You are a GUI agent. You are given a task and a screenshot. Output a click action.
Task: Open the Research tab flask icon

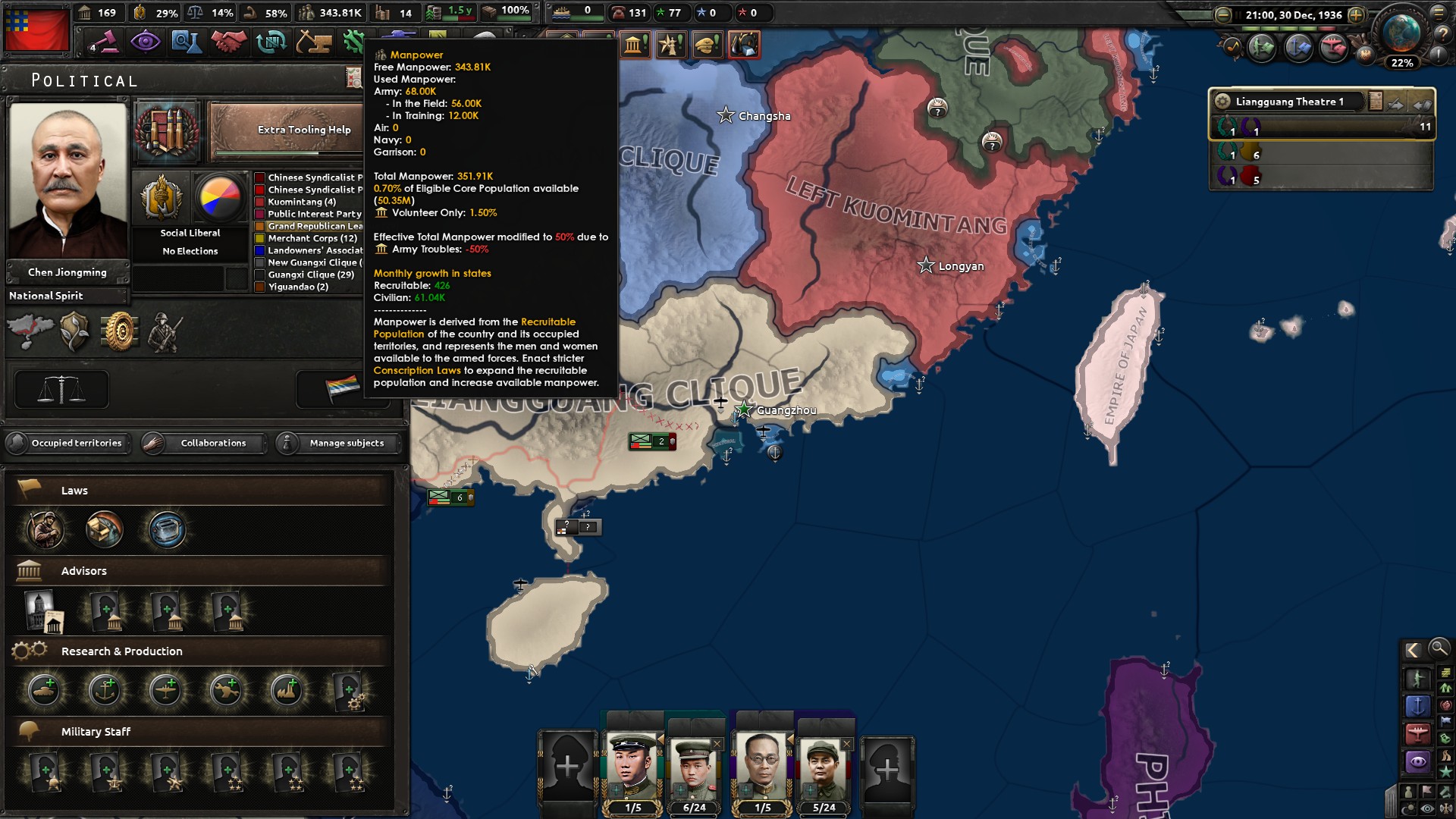click(x=187, y=42)
